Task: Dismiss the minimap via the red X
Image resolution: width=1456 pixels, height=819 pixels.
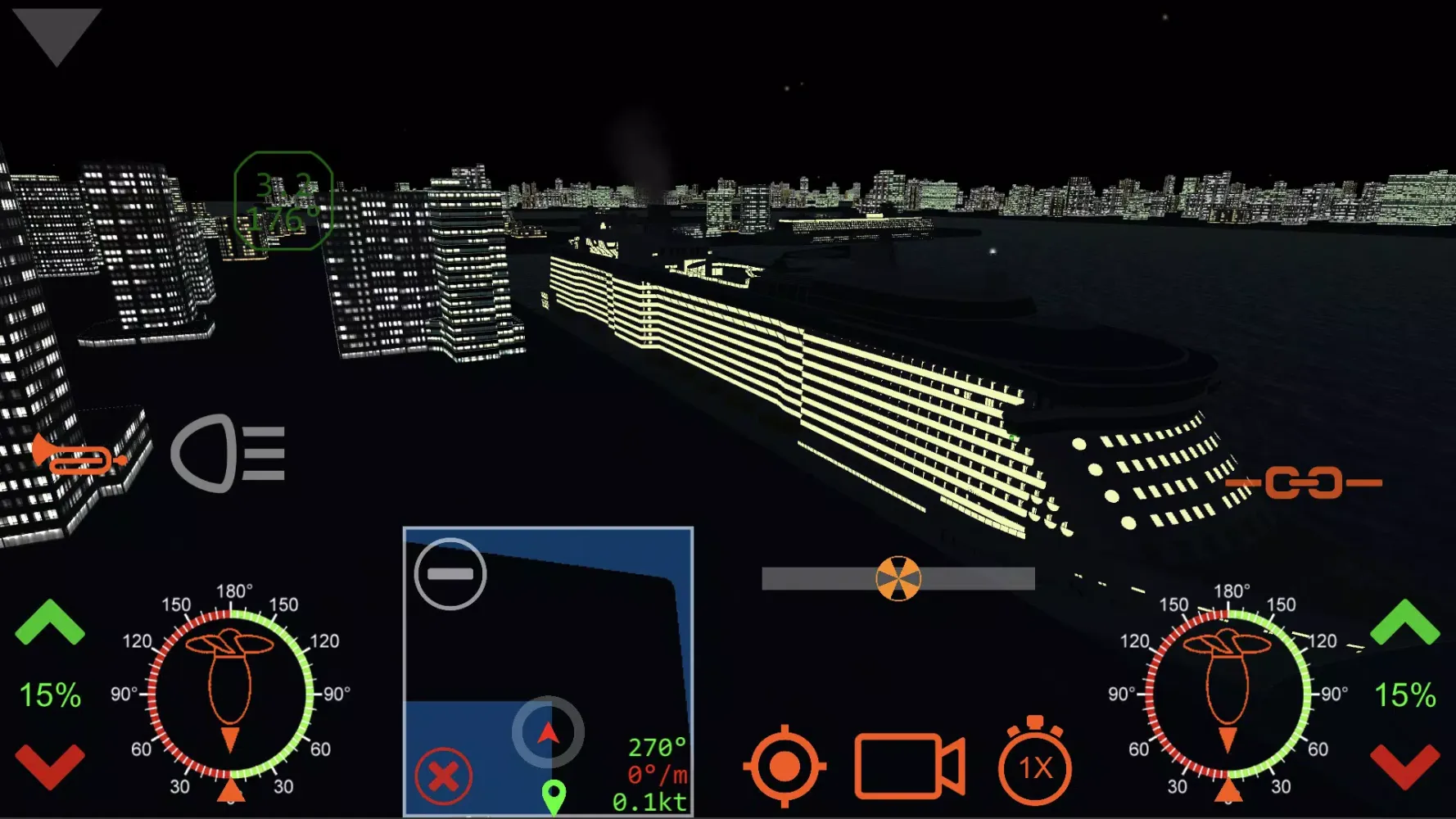Action: coord(443,773)
